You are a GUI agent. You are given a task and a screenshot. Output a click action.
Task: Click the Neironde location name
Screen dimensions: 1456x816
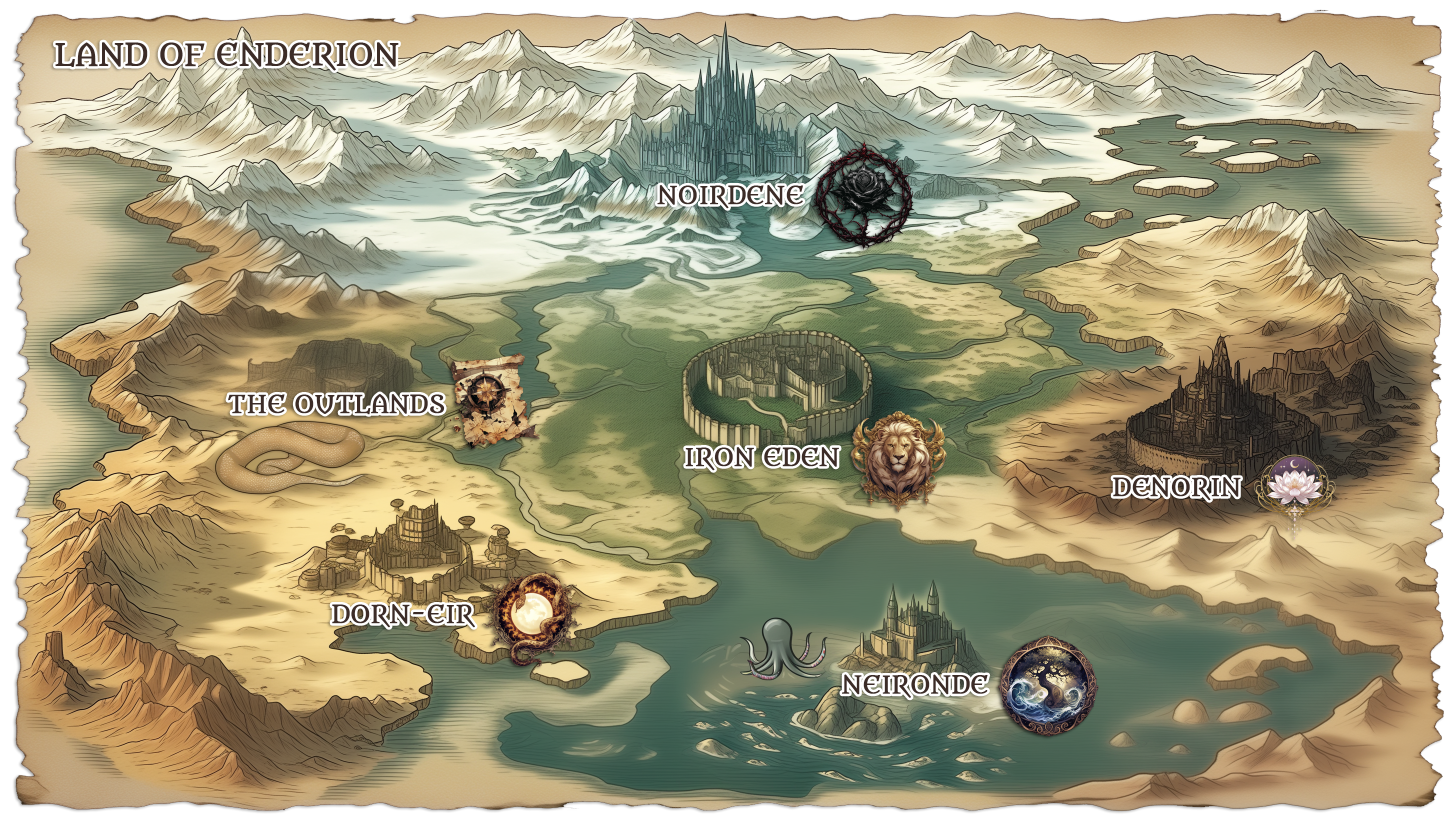(914, 685)
